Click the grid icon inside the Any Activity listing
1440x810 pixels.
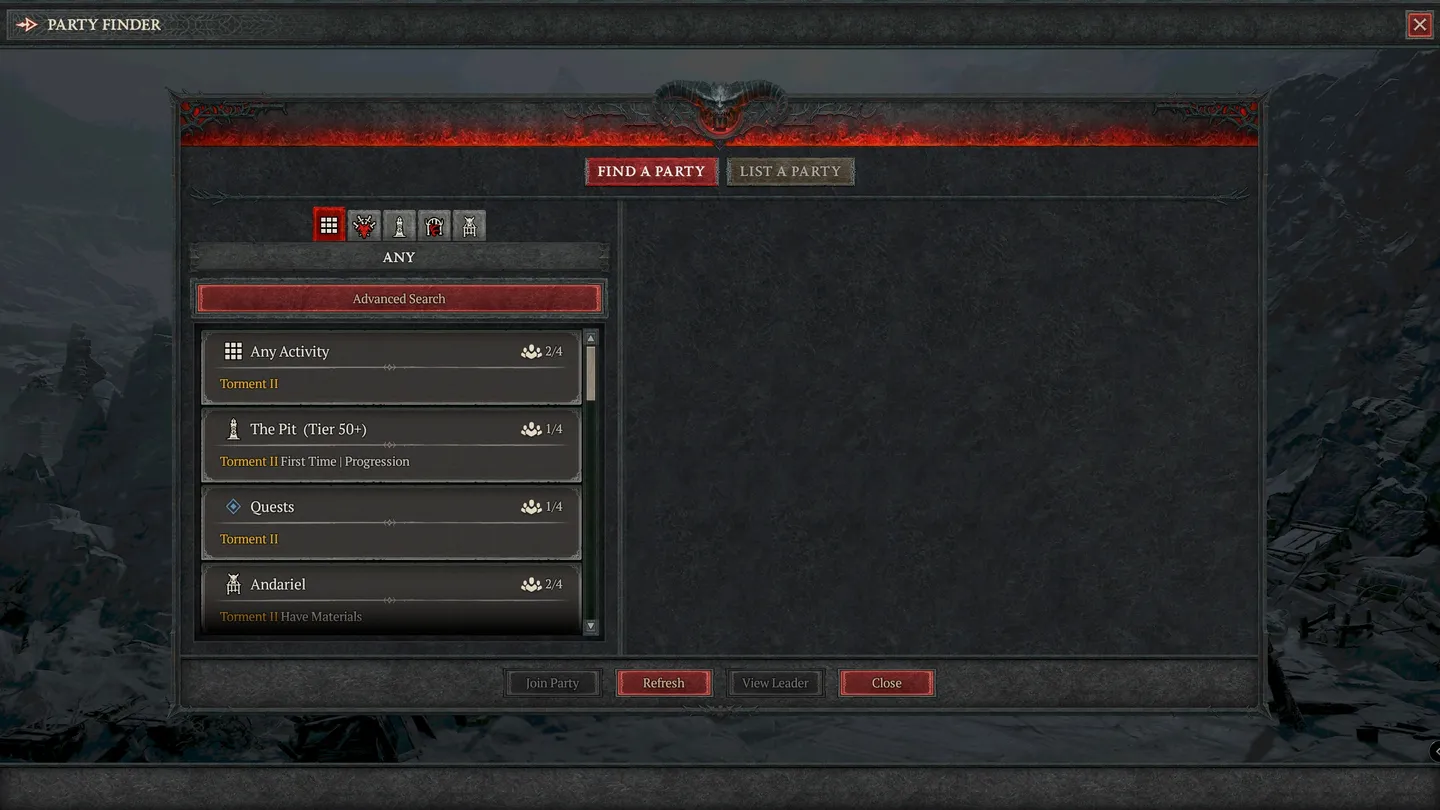[x=234, y=351]
